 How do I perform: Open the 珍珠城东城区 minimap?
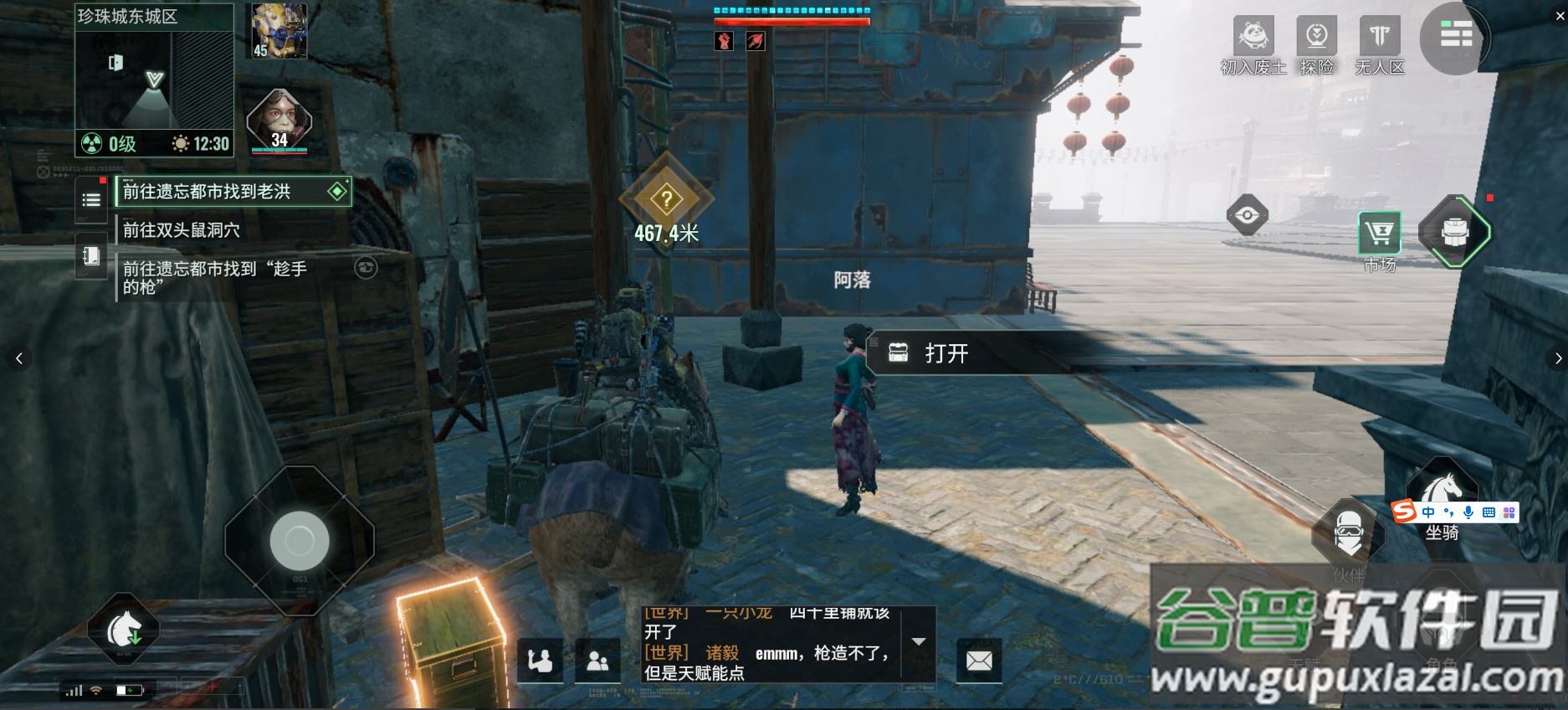(x=154, y=80)
